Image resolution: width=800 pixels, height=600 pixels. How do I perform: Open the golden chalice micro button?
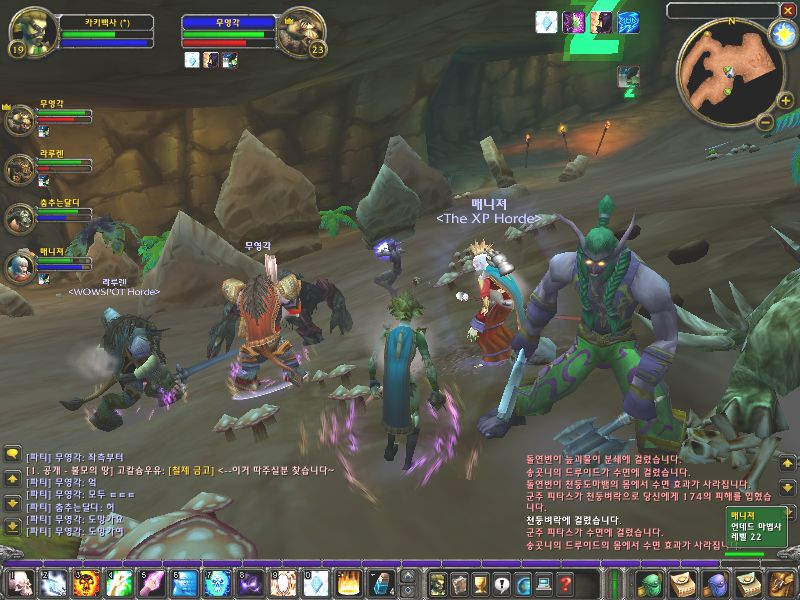tap(480, 581)
